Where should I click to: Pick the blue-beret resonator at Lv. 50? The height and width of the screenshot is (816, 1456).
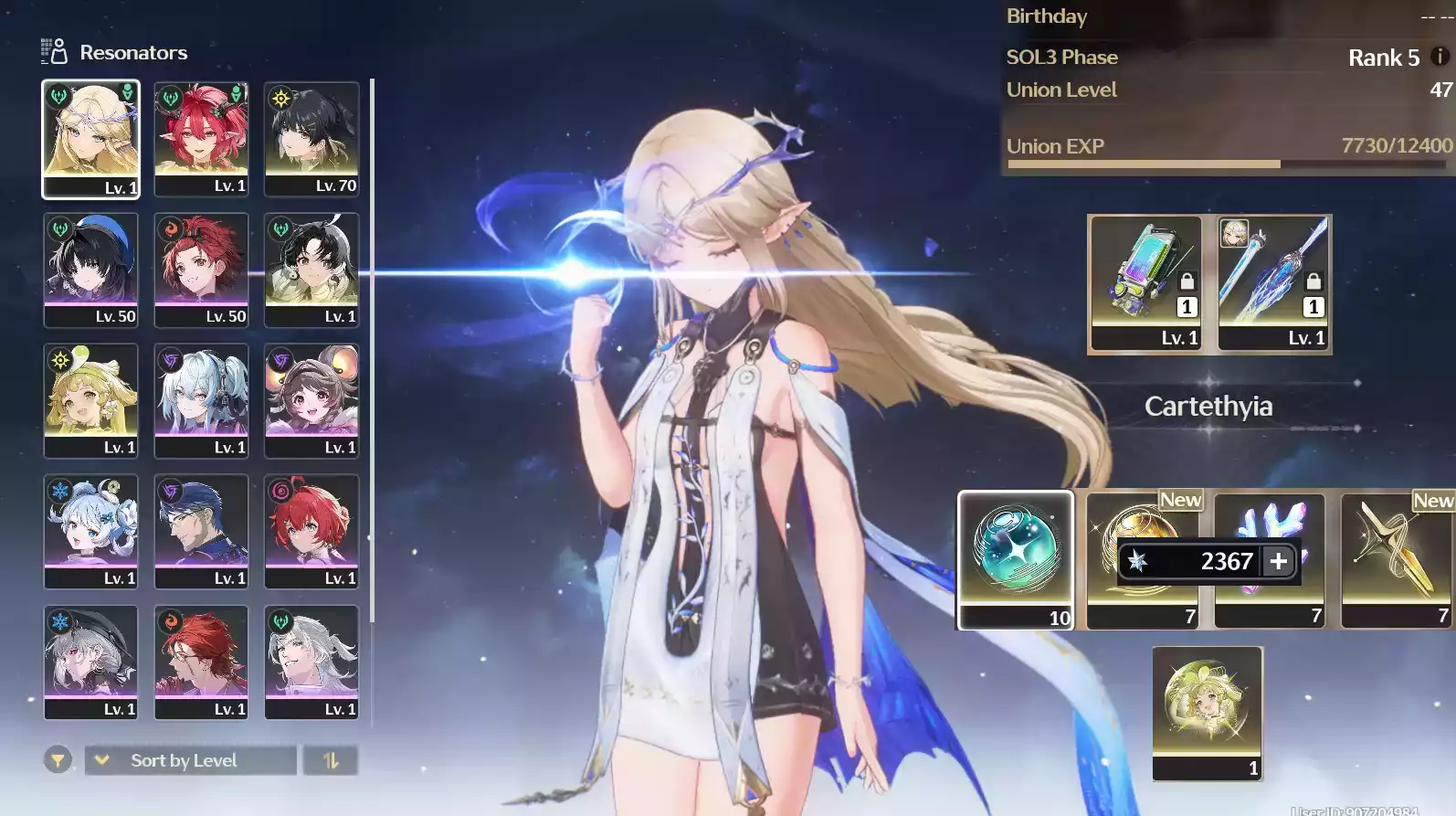pyautogui.click(x=90, y=270)
